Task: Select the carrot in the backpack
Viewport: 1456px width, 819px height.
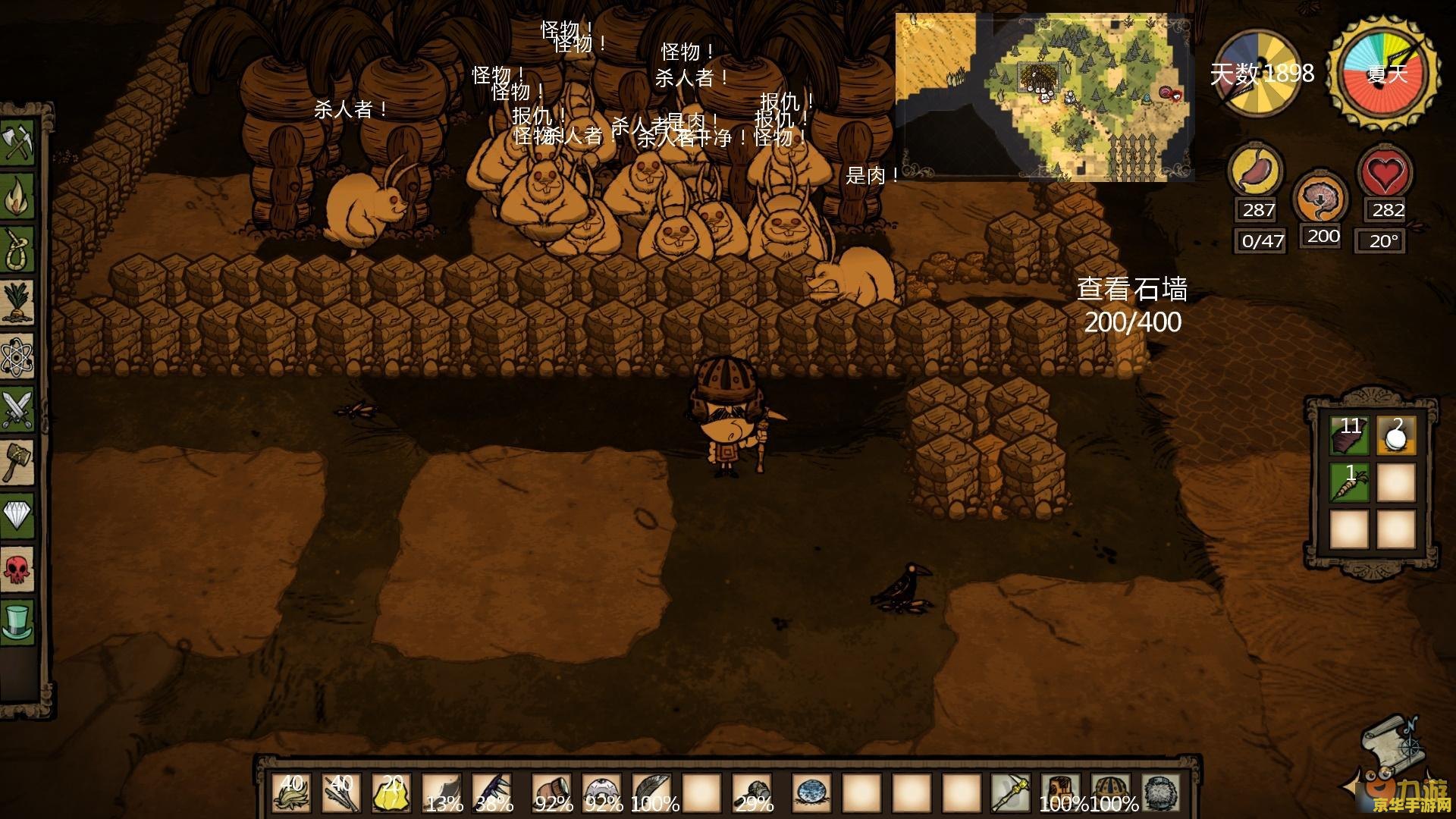Action: click(1350, 482)
